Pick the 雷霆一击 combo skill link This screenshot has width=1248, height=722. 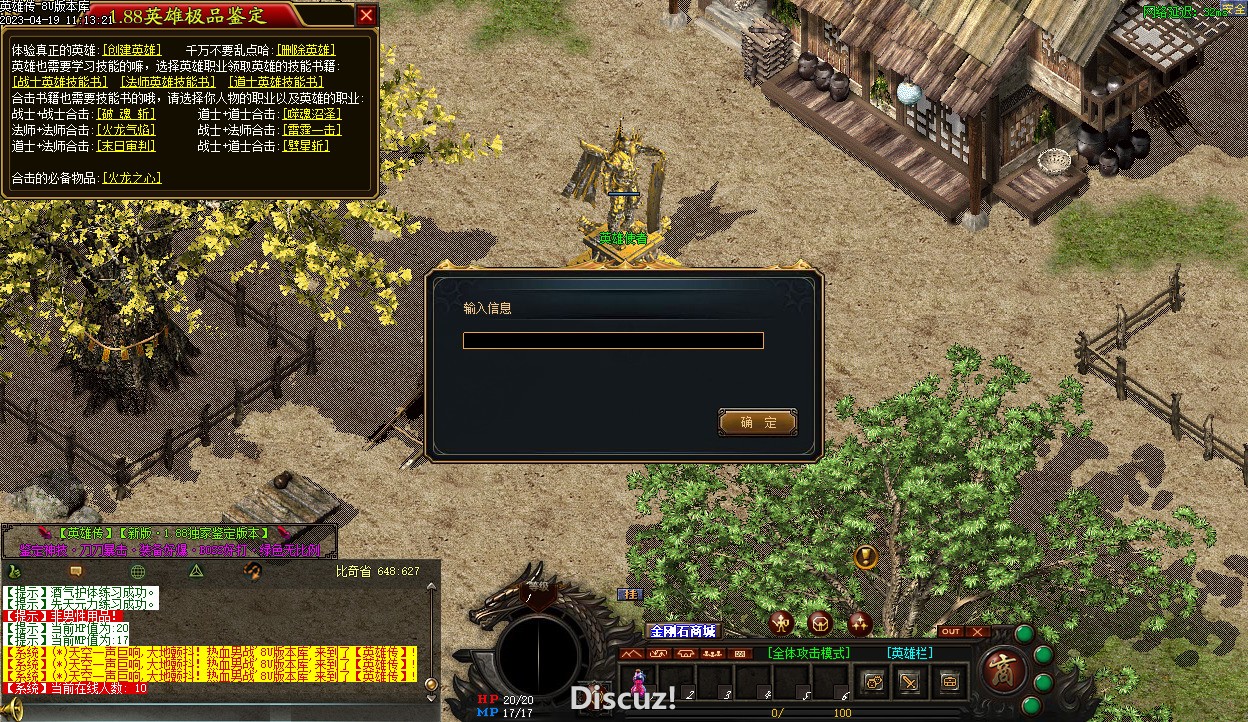[311, 130]
